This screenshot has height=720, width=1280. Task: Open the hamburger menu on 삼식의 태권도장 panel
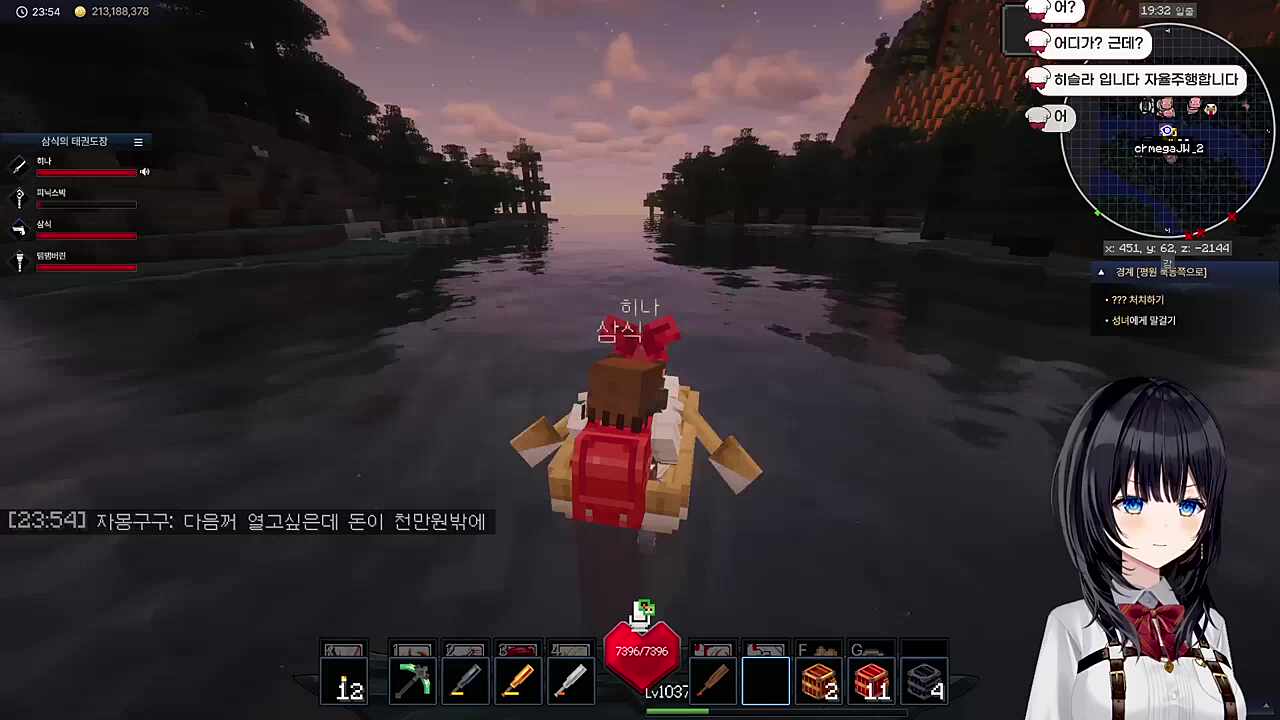click(138, 141)
